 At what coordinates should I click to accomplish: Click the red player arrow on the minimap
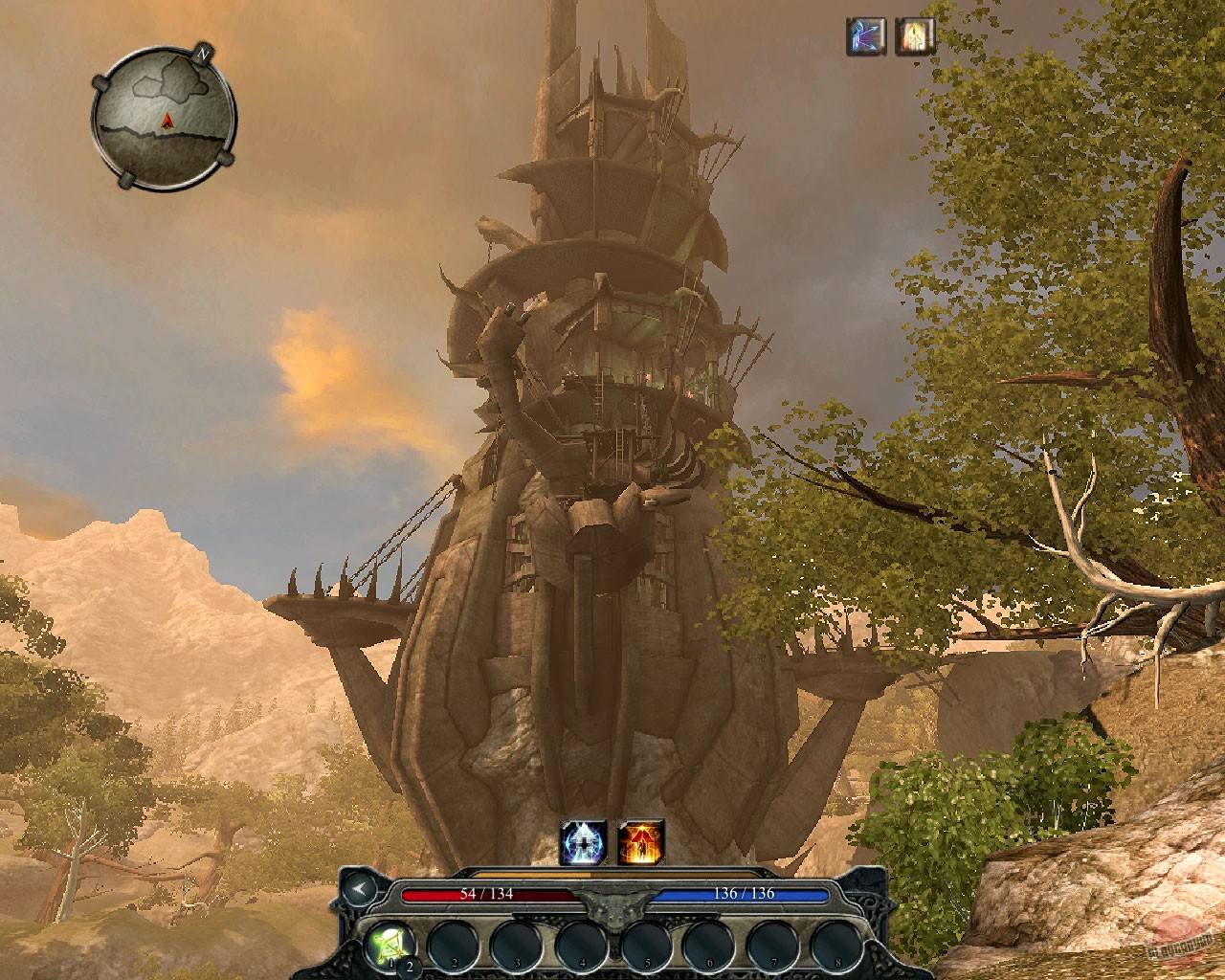coord(167,121)
